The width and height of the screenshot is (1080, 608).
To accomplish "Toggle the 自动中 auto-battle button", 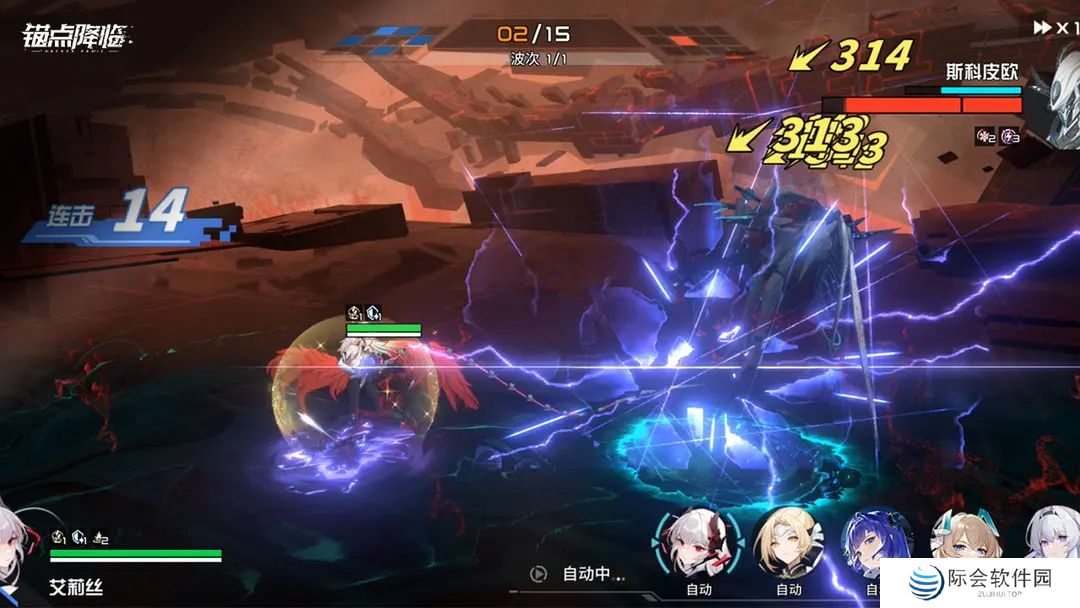I will (580, 574).
